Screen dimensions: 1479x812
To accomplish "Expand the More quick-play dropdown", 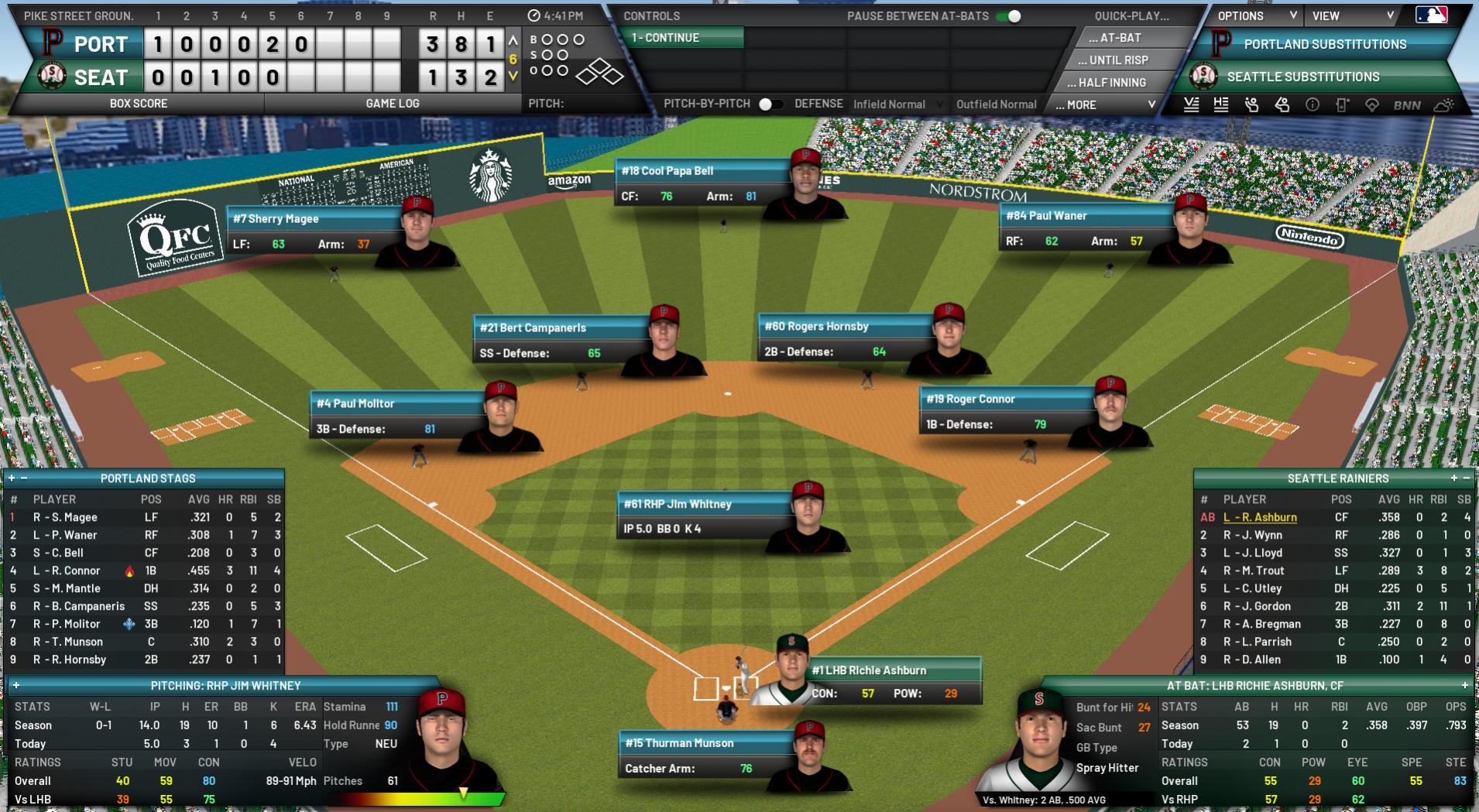I will (1105, 104).
